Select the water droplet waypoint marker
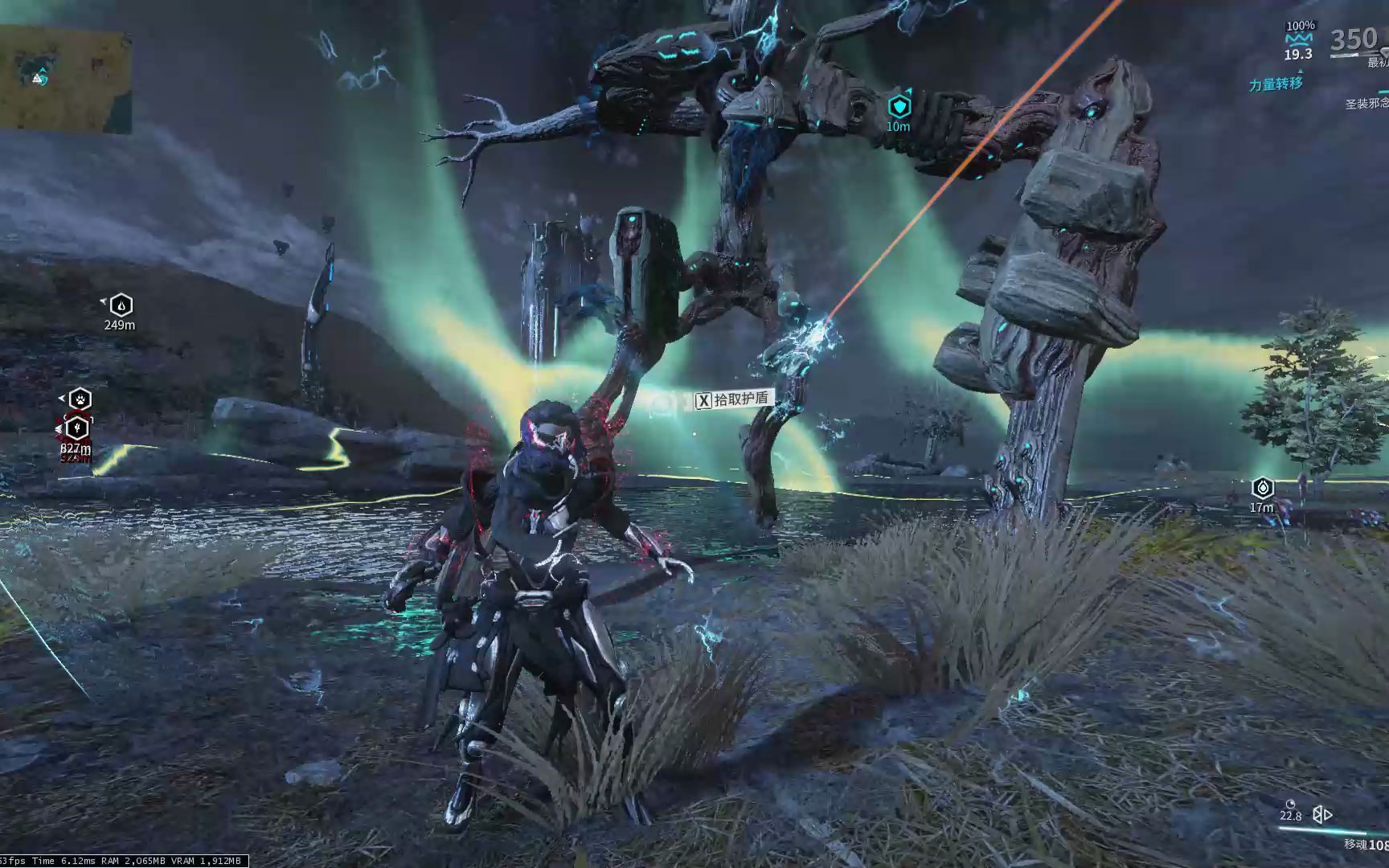Viewport: 1389px width, 868px height. 121,305
